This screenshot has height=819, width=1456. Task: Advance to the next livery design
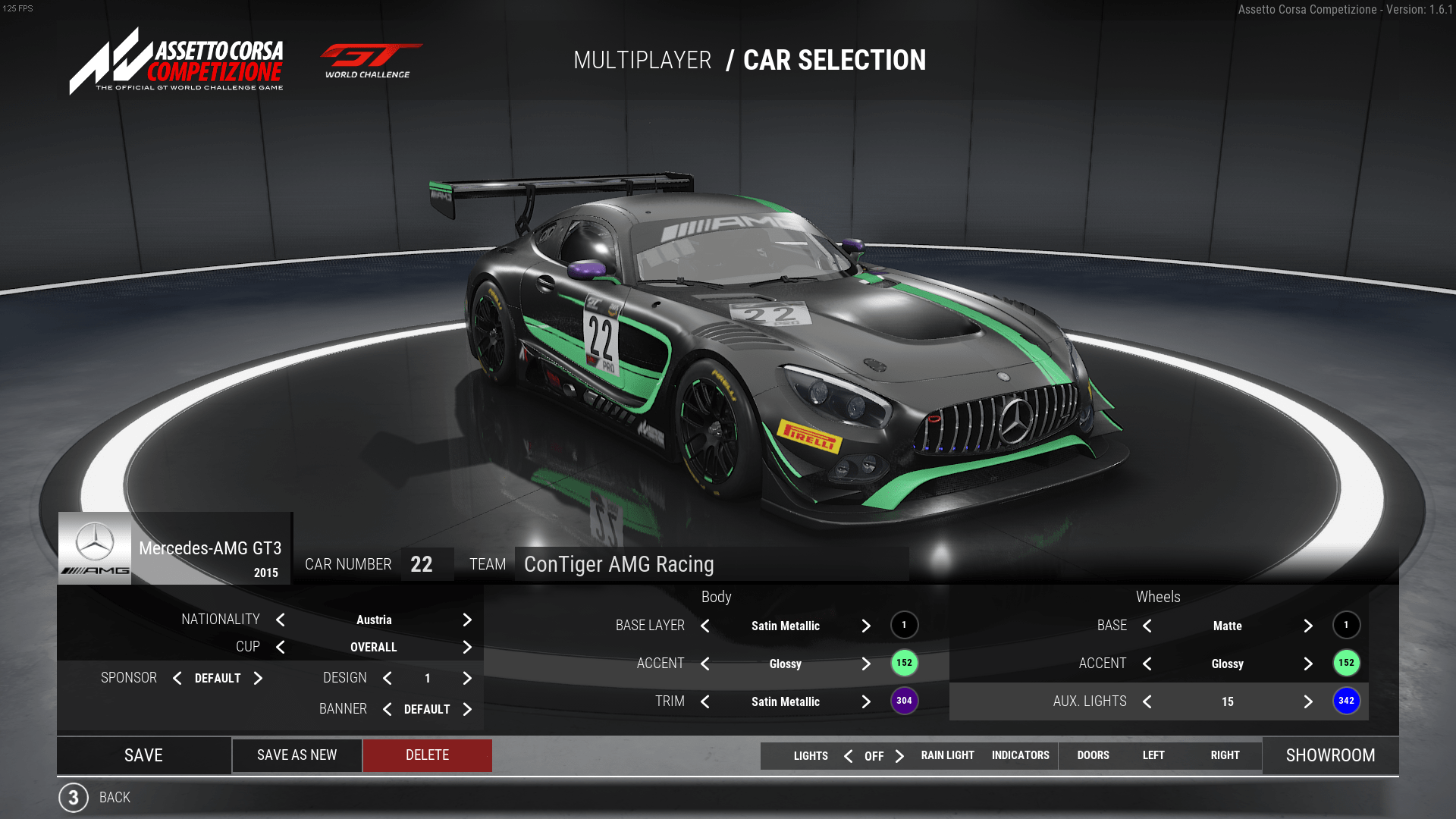(x=467, y=679)
